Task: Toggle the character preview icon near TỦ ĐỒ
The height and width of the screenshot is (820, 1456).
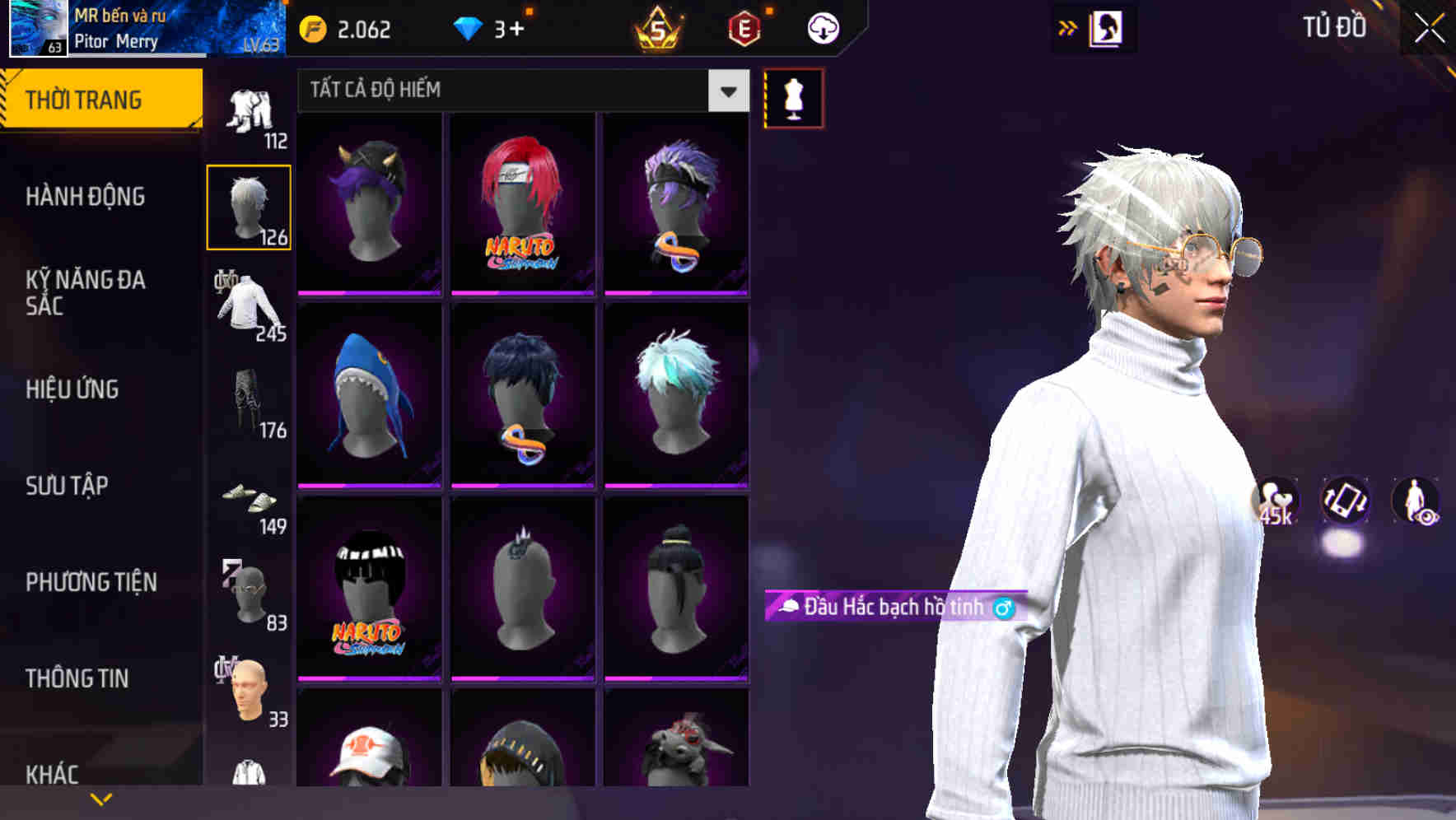Action: tap(1108, 27)
